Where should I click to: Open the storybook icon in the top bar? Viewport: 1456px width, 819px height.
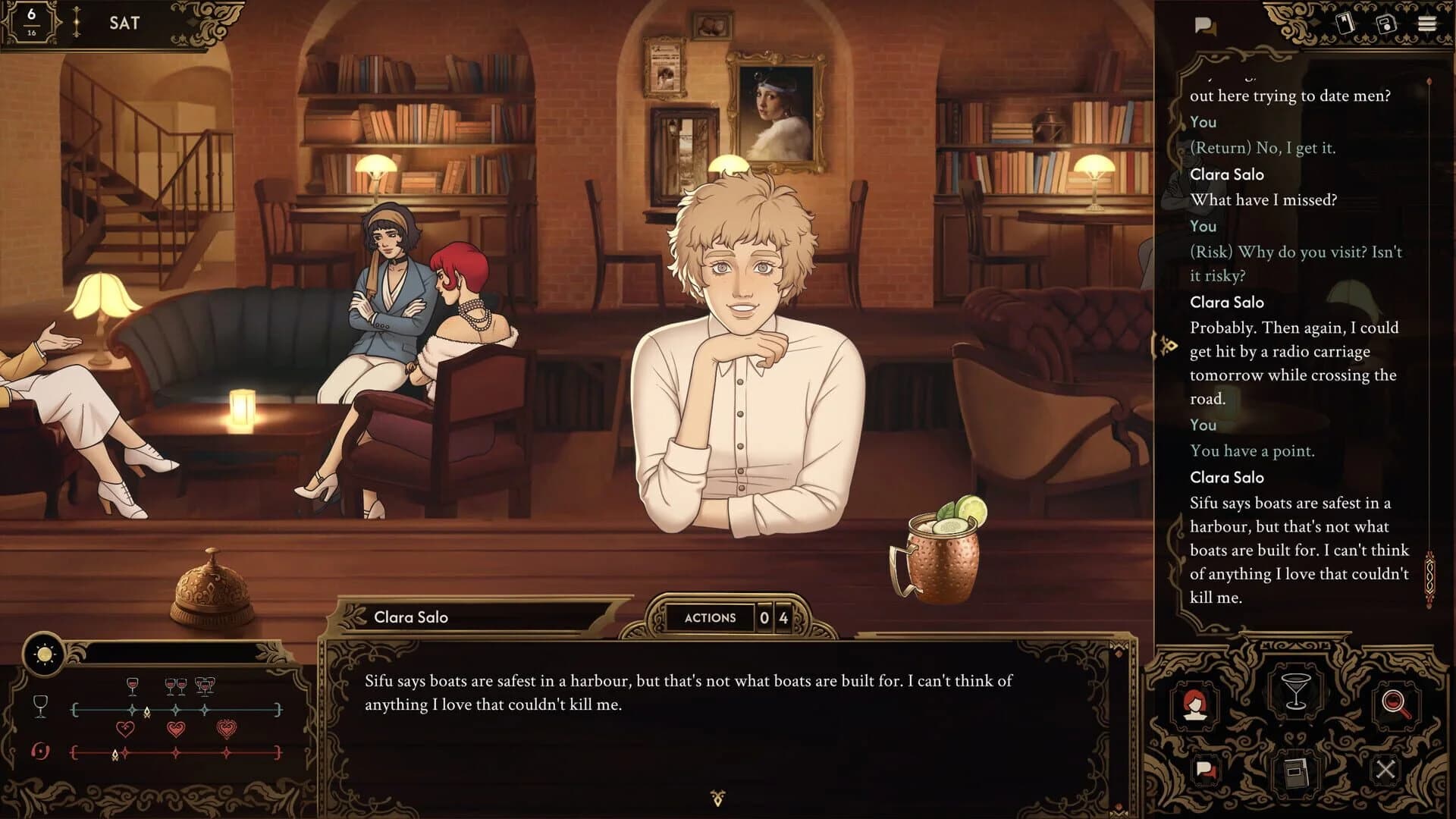click(x=1345, y=23)
